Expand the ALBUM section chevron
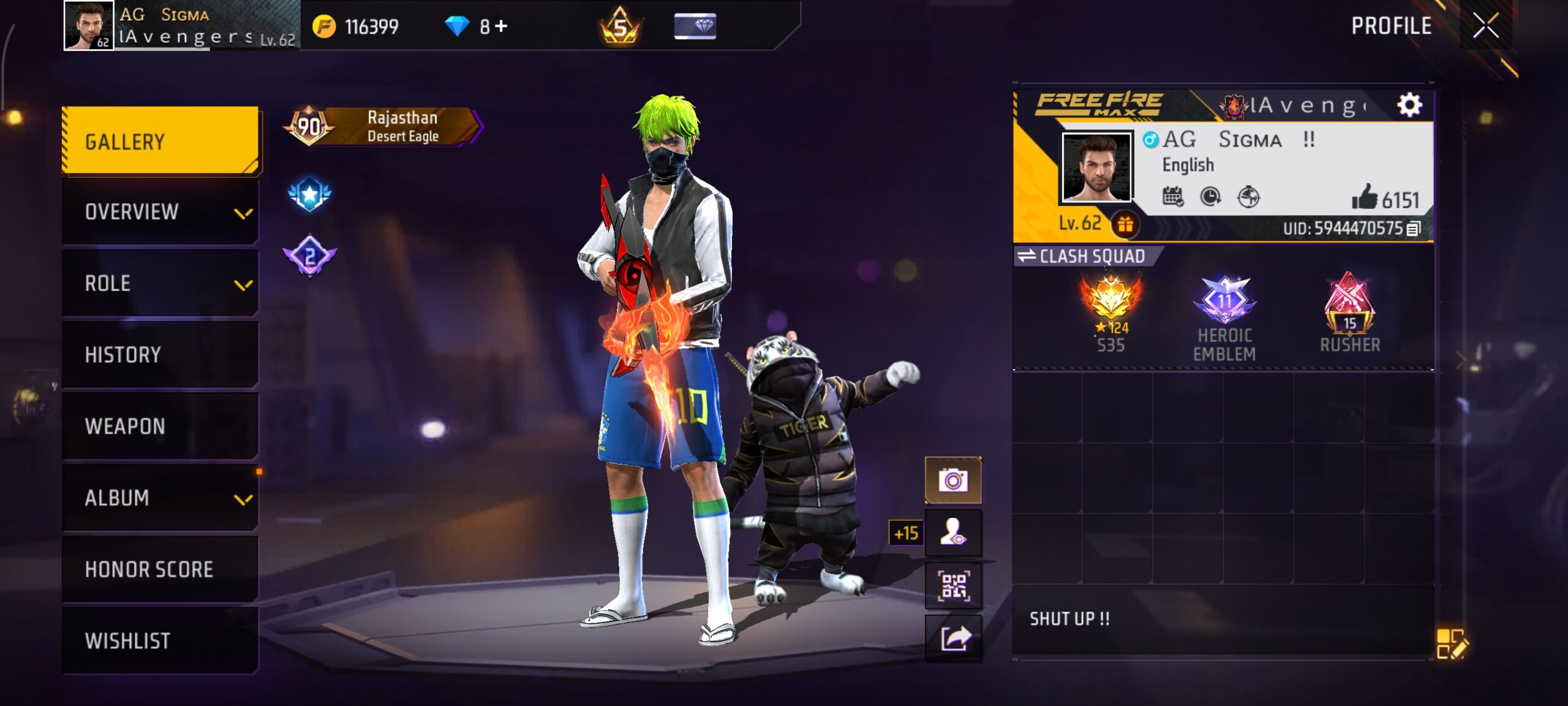This screenshot has height=706, width=1568. click(x=244, y=498)
